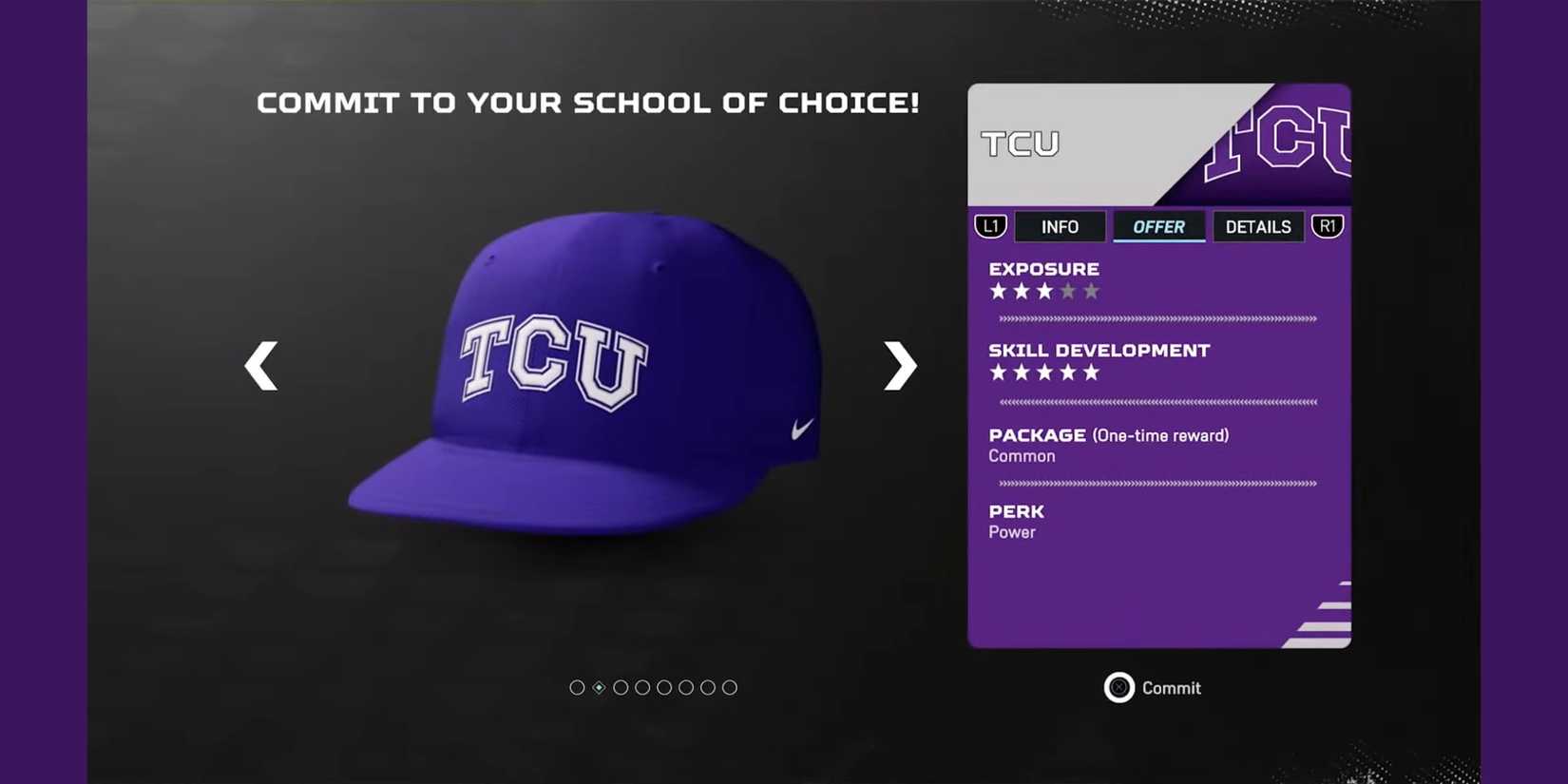Select the currently highlighted second pagination dot
1568x784 pixels.
pyautogui.click(x=599, y=687)
